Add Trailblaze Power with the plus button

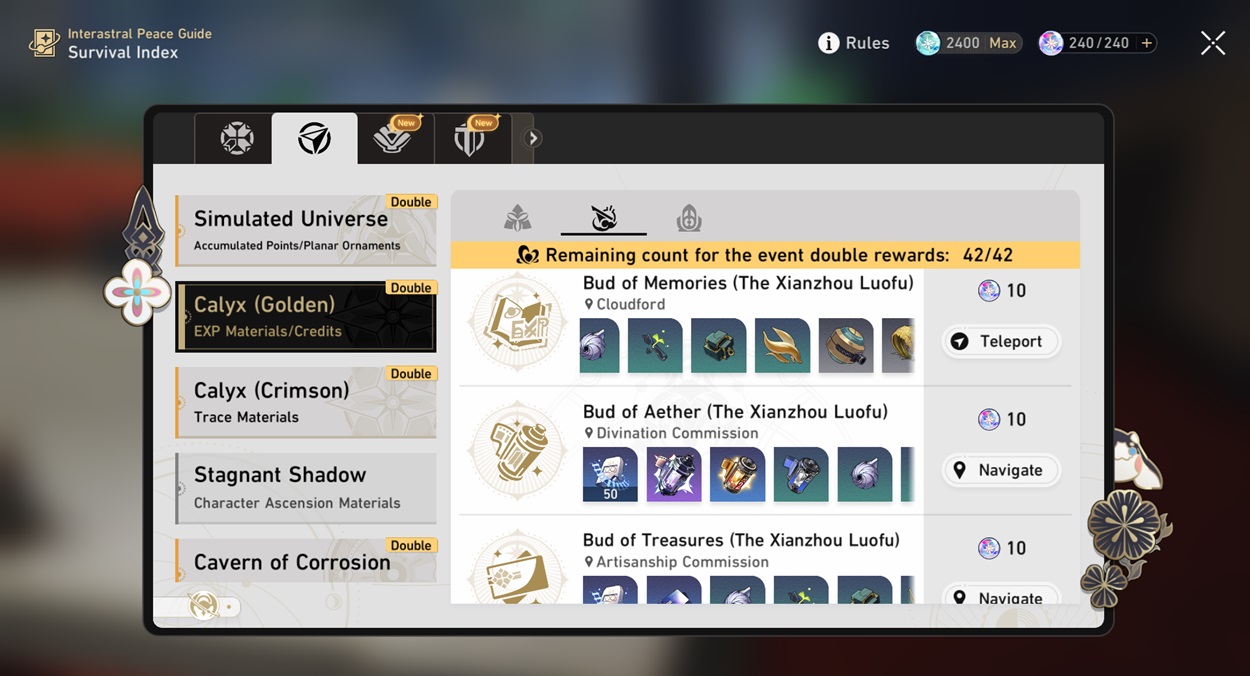[1147, 43]
